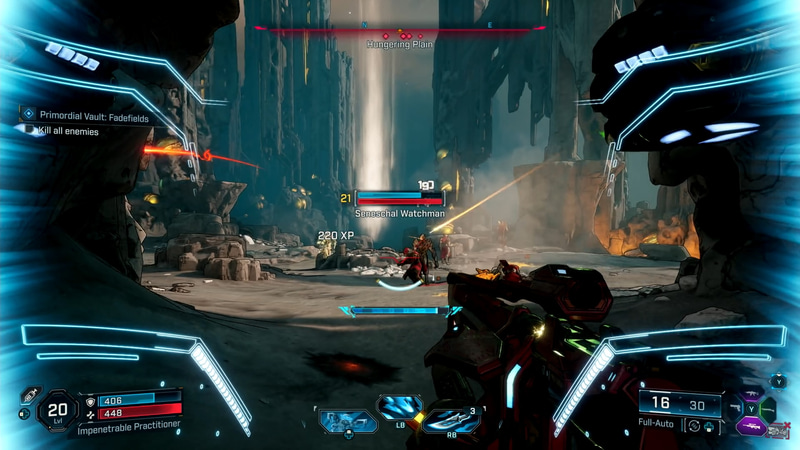800x450 pixels.
Task: Toggle the Full-Auto fire mode icon
Action: coord(694,425)
